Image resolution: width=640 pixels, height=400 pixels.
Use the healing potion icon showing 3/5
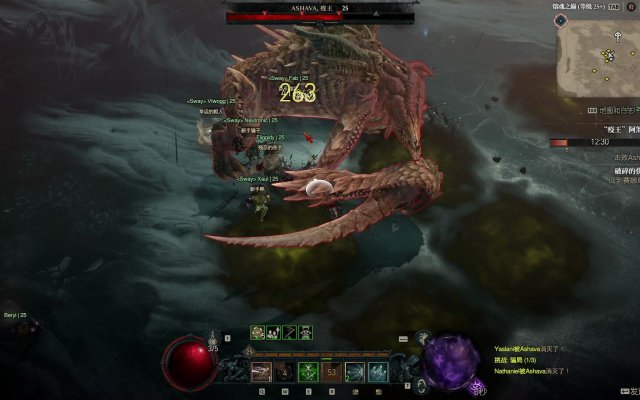click(x=212, y=343)
